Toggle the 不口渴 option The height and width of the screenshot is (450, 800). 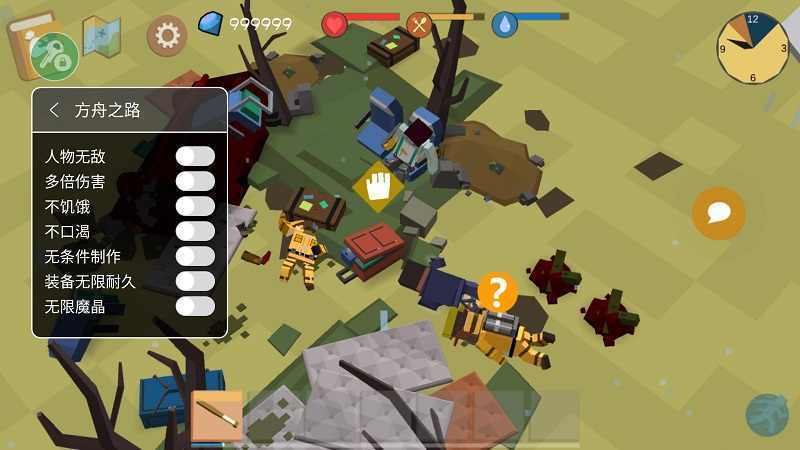[195, 231]
